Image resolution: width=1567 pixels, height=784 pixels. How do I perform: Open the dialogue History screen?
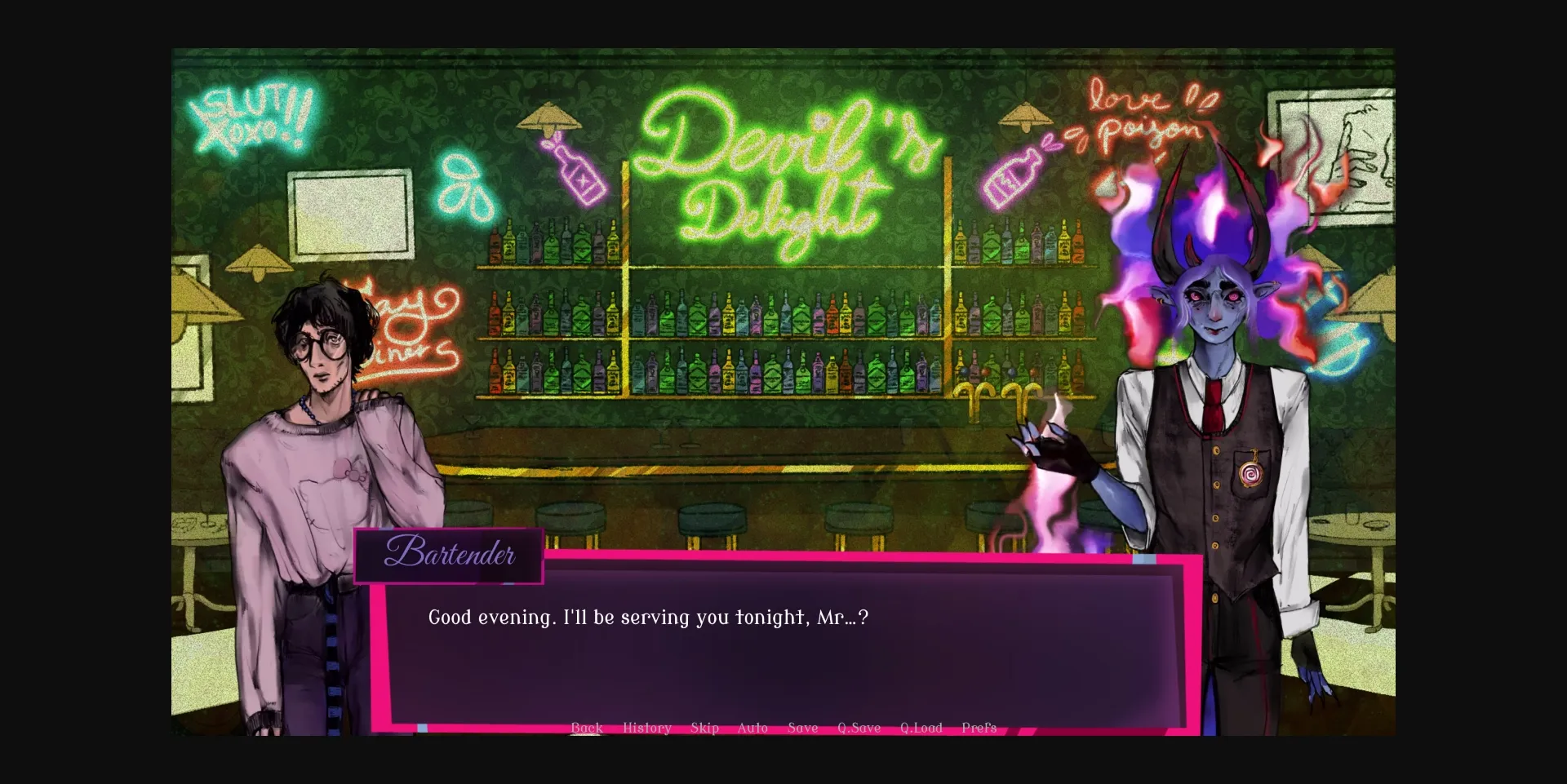coord(646,728)
